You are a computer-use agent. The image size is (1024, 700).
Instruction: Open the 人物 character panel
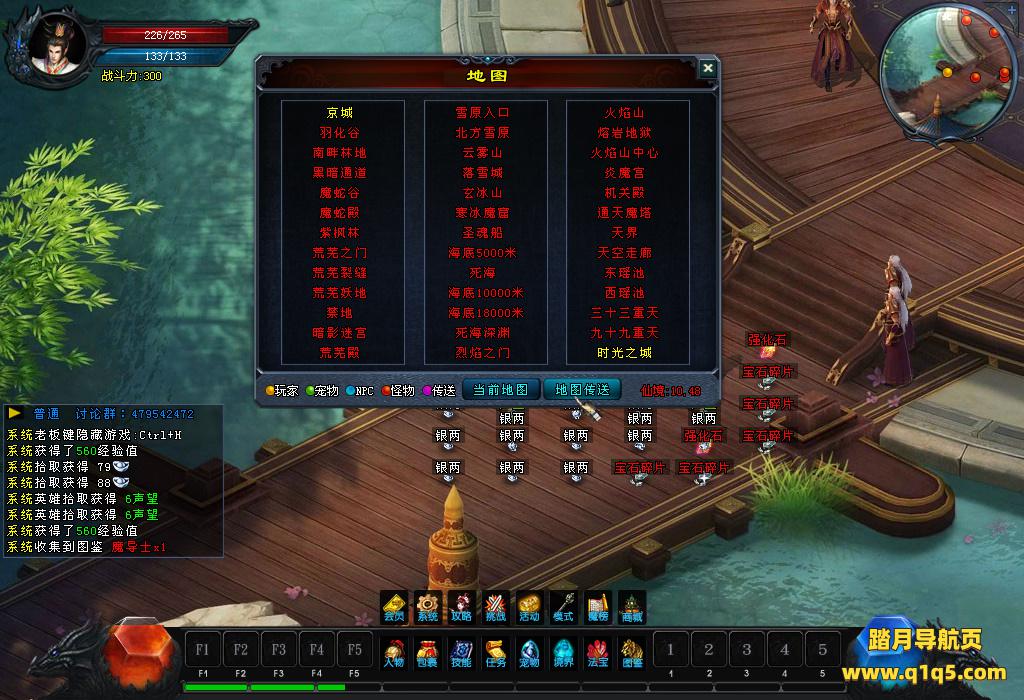pyautogui.click(x=395, y=652)
